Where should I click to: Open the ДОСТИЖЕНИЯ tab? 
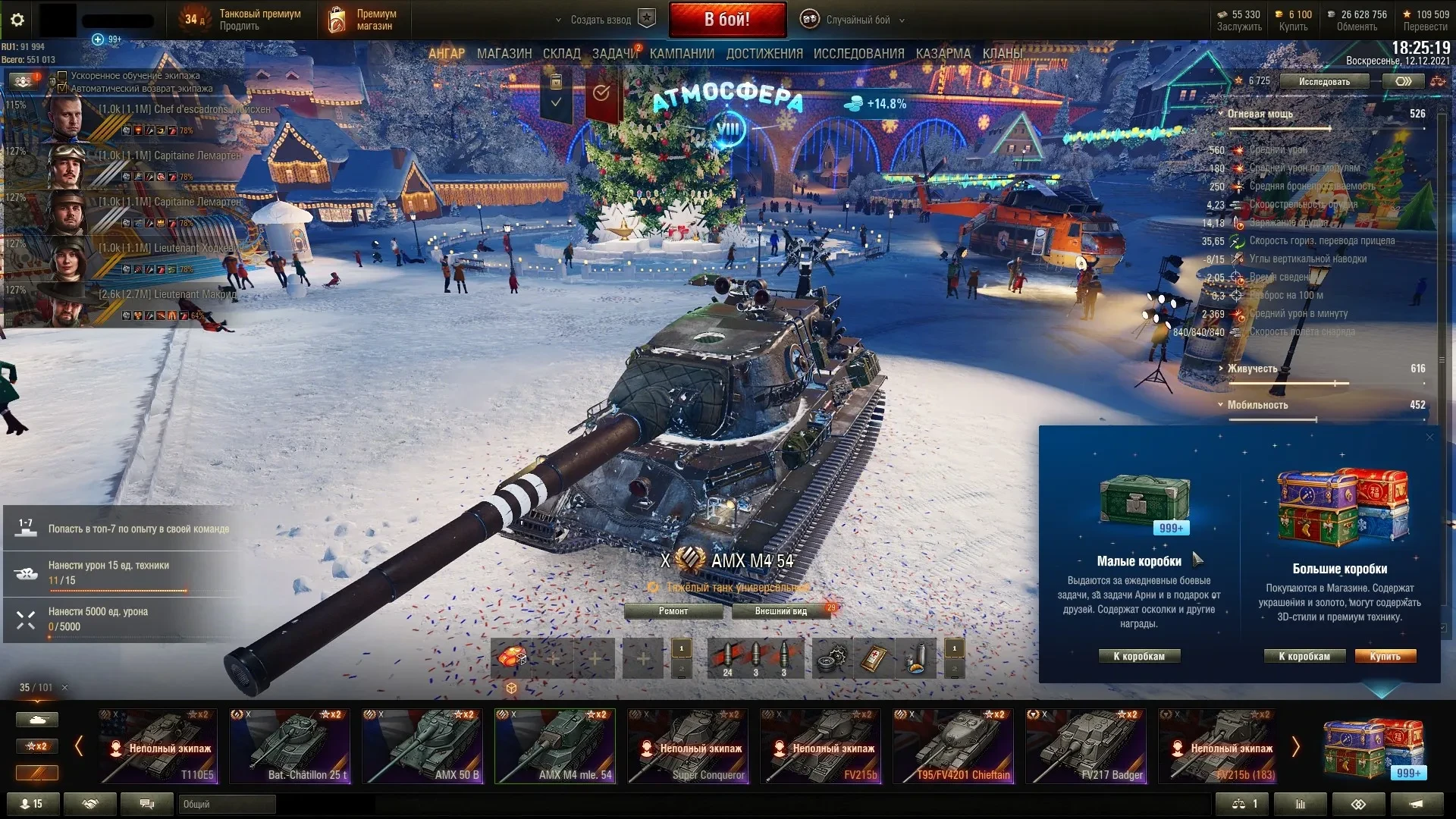click(x=764, y=54)
